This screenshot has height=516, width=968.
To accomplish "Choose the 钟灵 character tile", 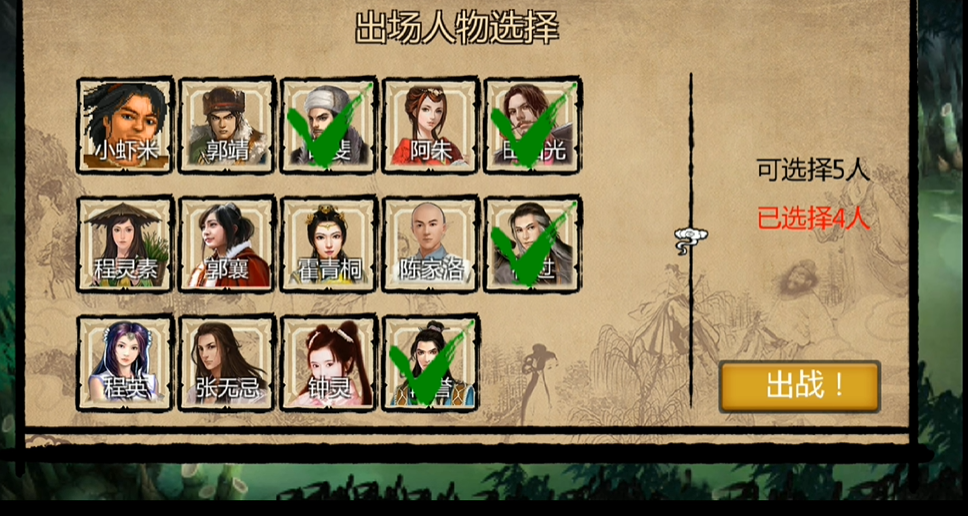I will pyautogui.click(x=329, y=362).
